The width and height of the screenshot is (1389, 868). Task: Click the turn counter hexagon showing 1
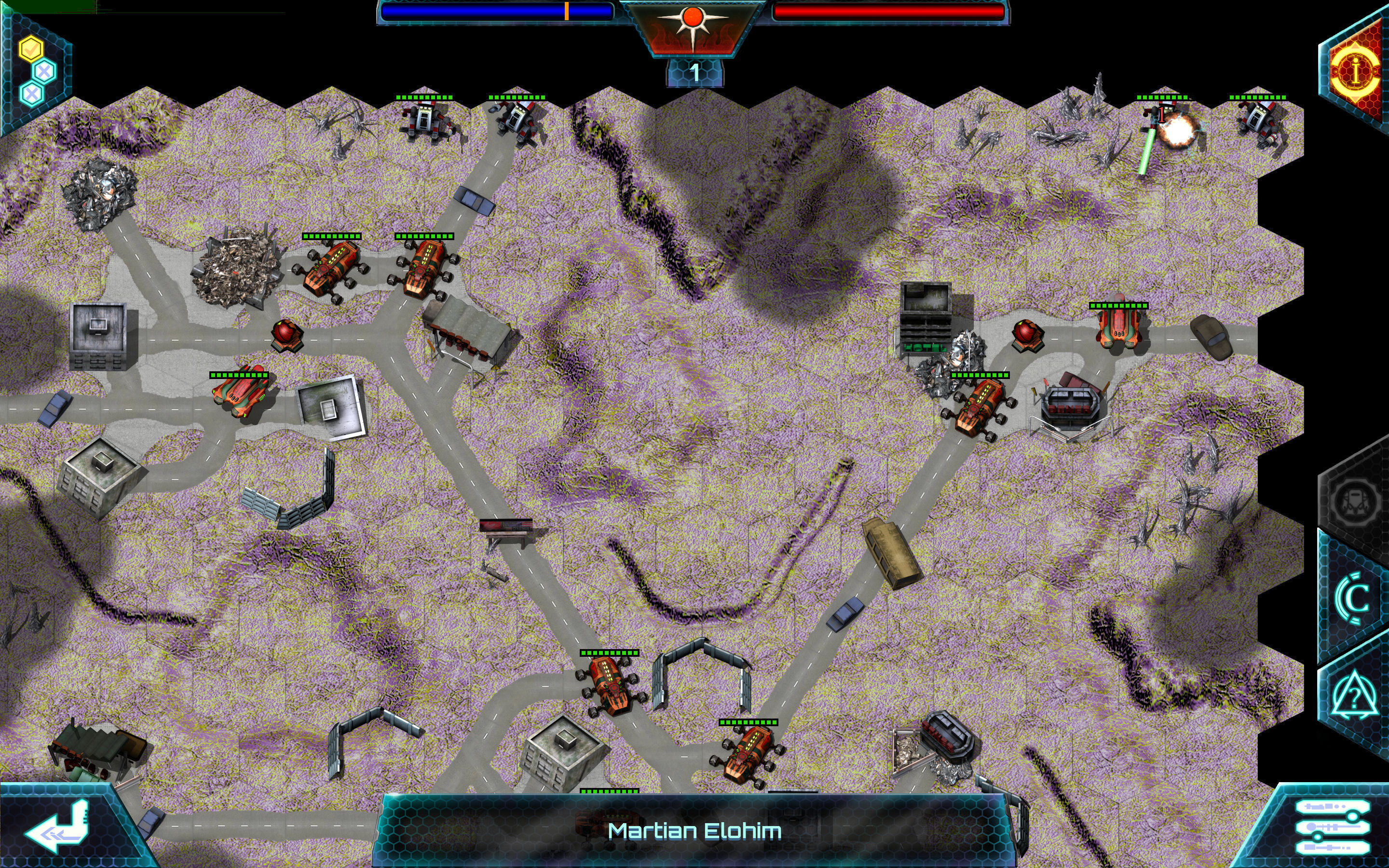(694, 73)
